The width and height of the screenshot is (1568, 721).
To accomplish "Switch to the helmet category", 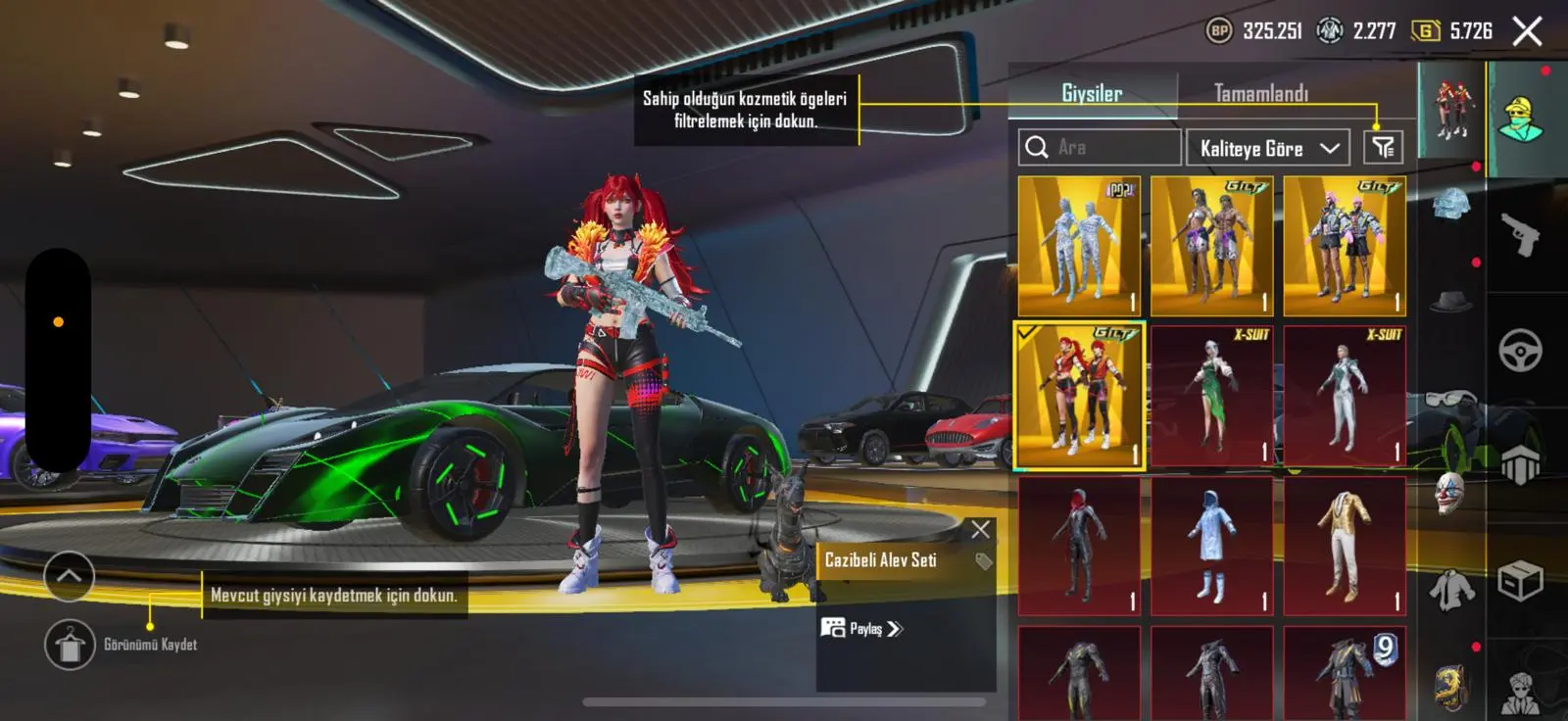I will point(1451,206).
